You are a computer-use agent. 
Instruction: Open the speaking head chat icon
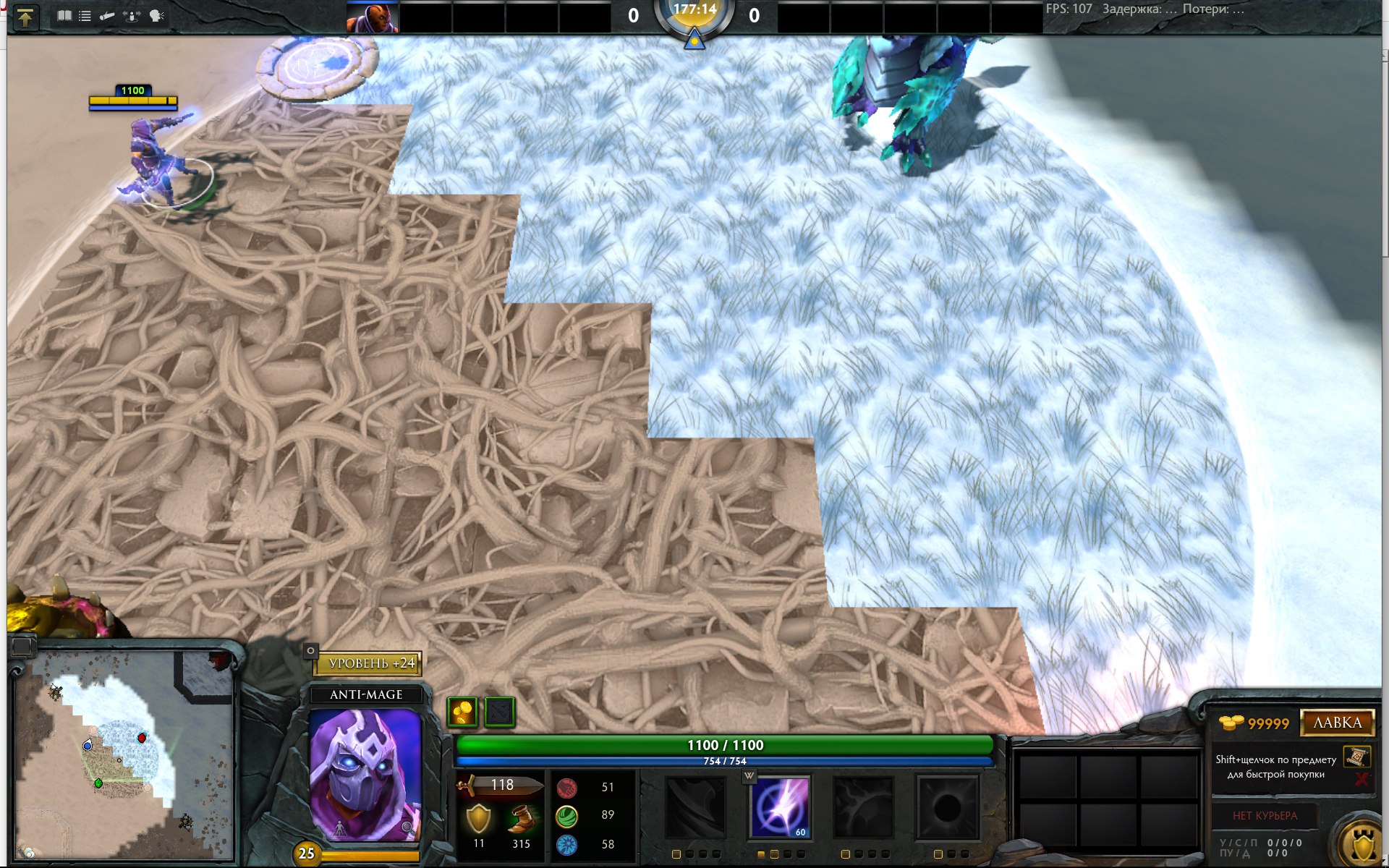[156, 16]
